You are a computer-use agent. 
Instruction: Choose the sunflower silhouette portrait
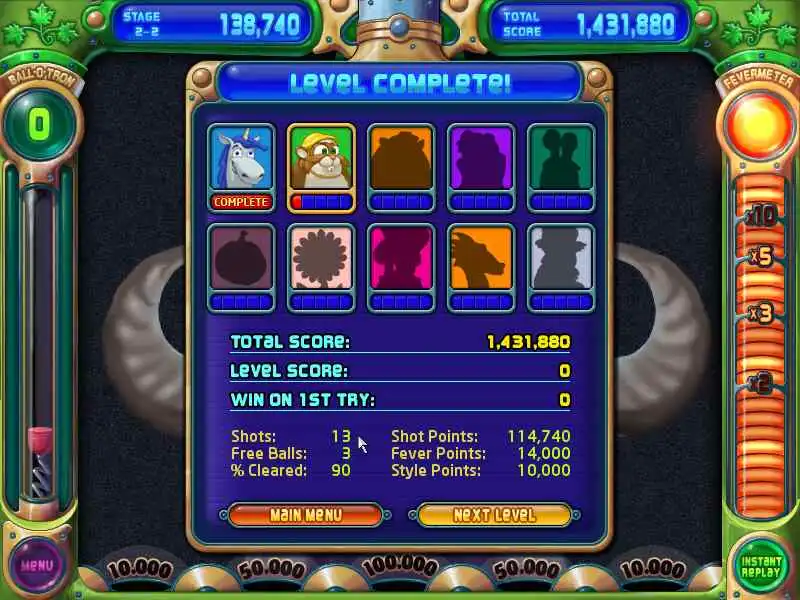[321, 258]
